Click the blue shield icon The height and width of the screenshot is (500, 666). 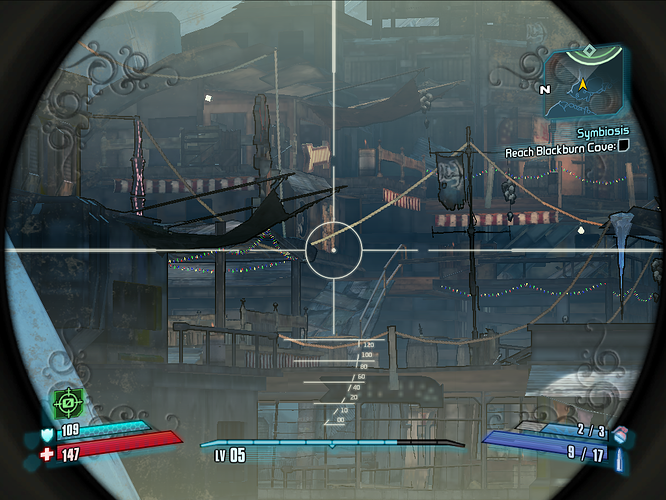point(46,434)
